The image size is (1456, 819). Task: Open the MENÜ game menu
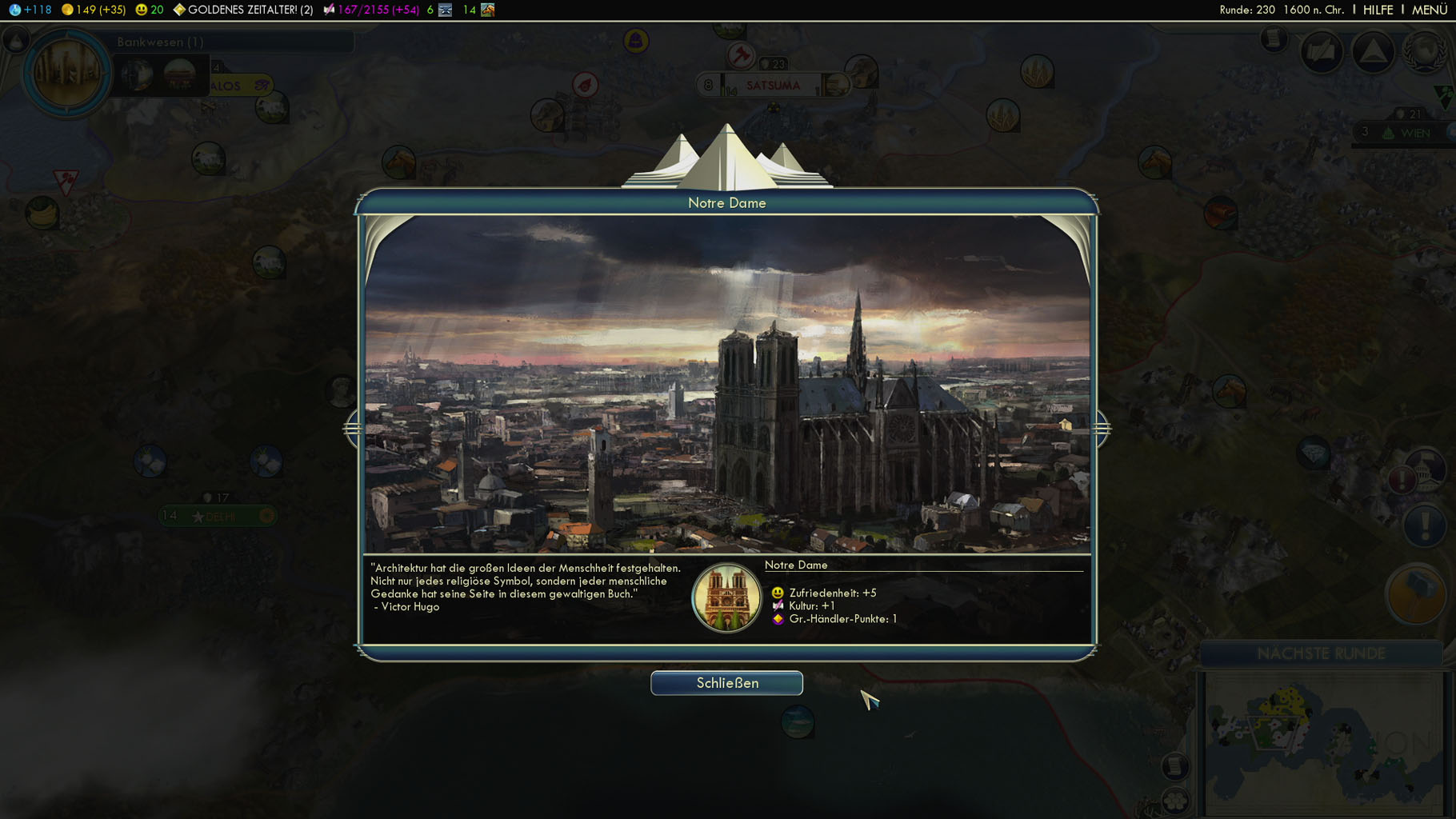coord(1429,10)
